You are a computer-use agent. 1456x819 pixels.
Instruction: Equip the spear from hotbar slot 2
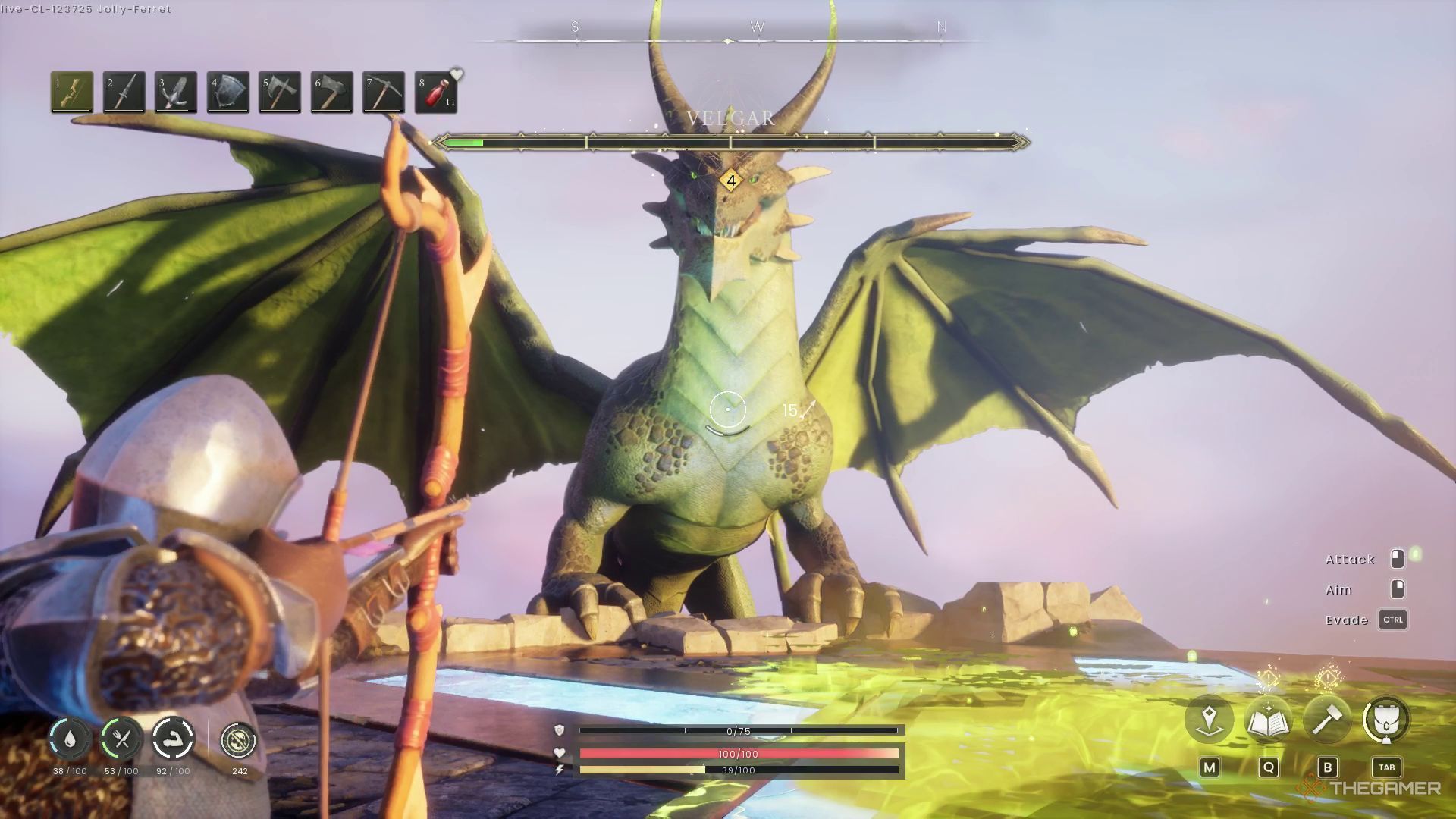click(124, 92)
